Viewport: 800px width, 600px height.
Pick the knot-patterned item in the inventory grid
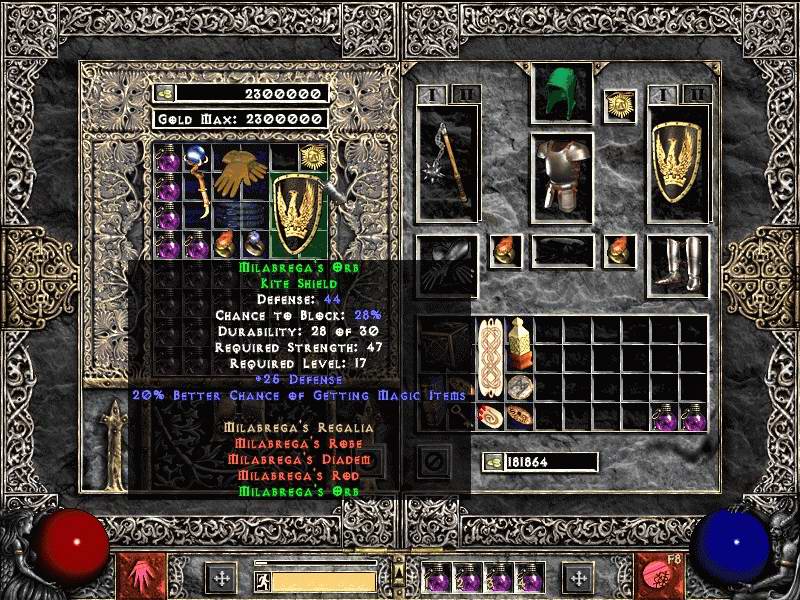tap(490, 358)
